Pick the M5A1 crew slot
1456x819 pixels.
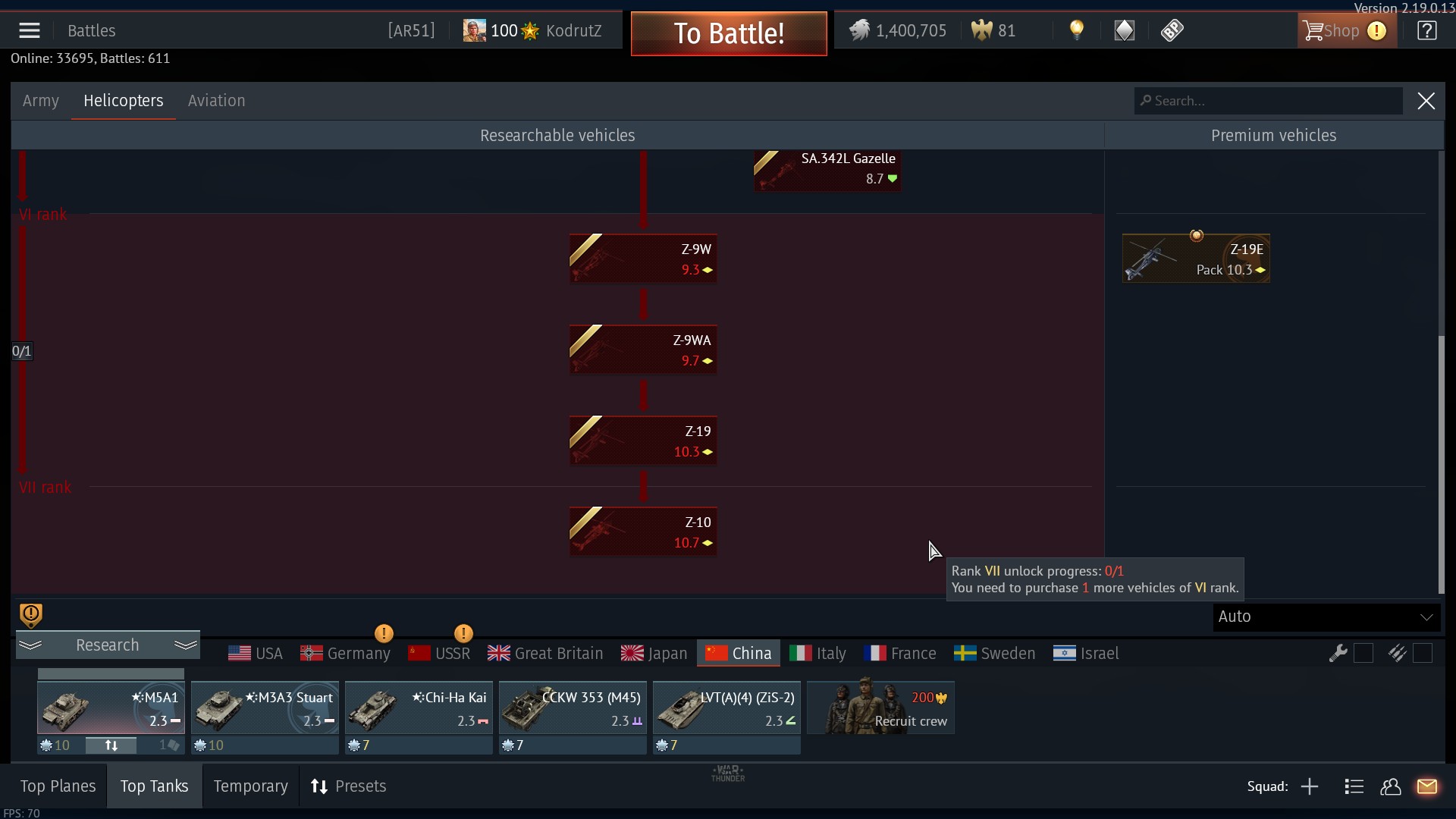[111, 708]
